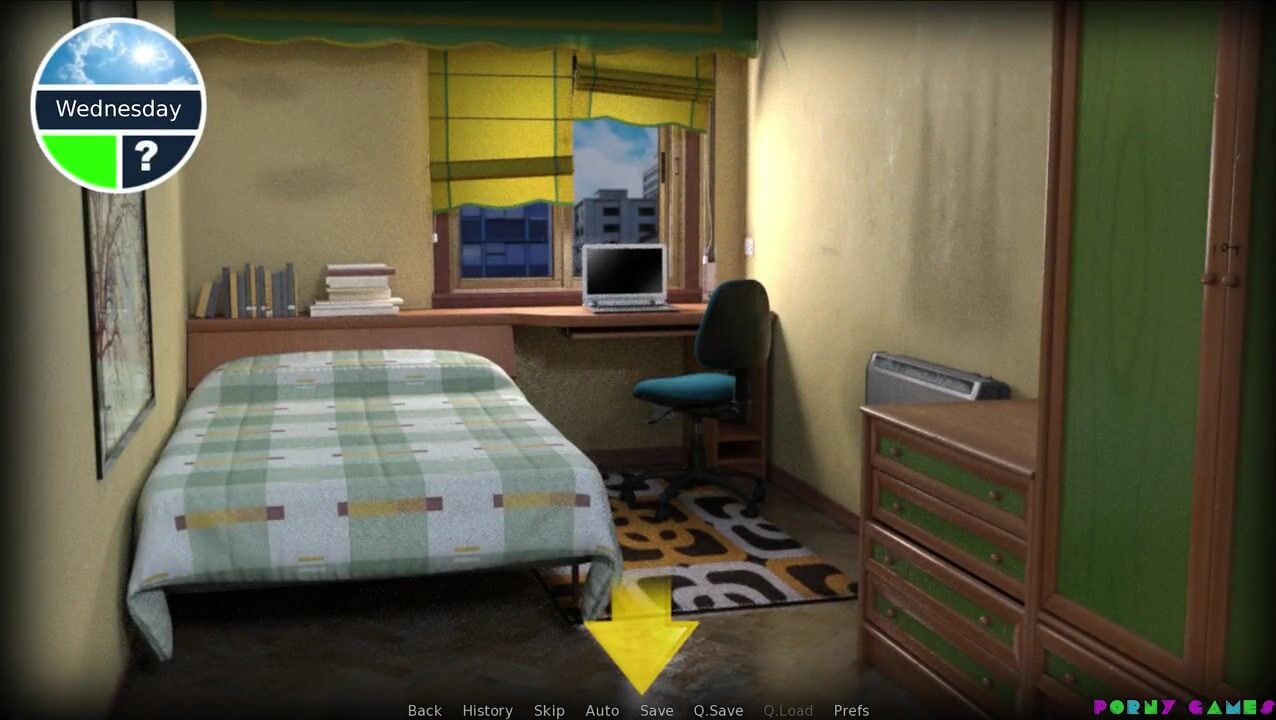This screenshot has width=1276, height=720.
Task: Click the Back quick menu button
Action: coord(424,710)
